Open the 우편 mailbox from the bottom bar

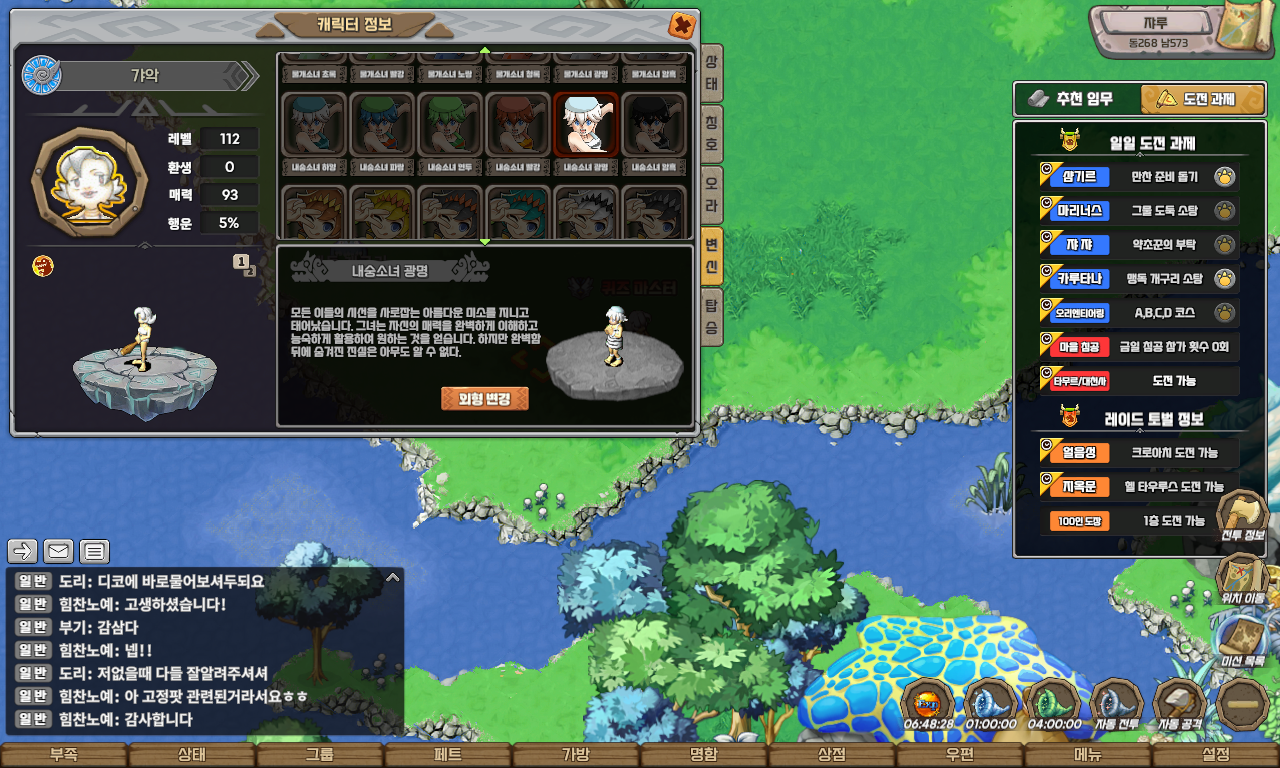(x=960, y=755)
